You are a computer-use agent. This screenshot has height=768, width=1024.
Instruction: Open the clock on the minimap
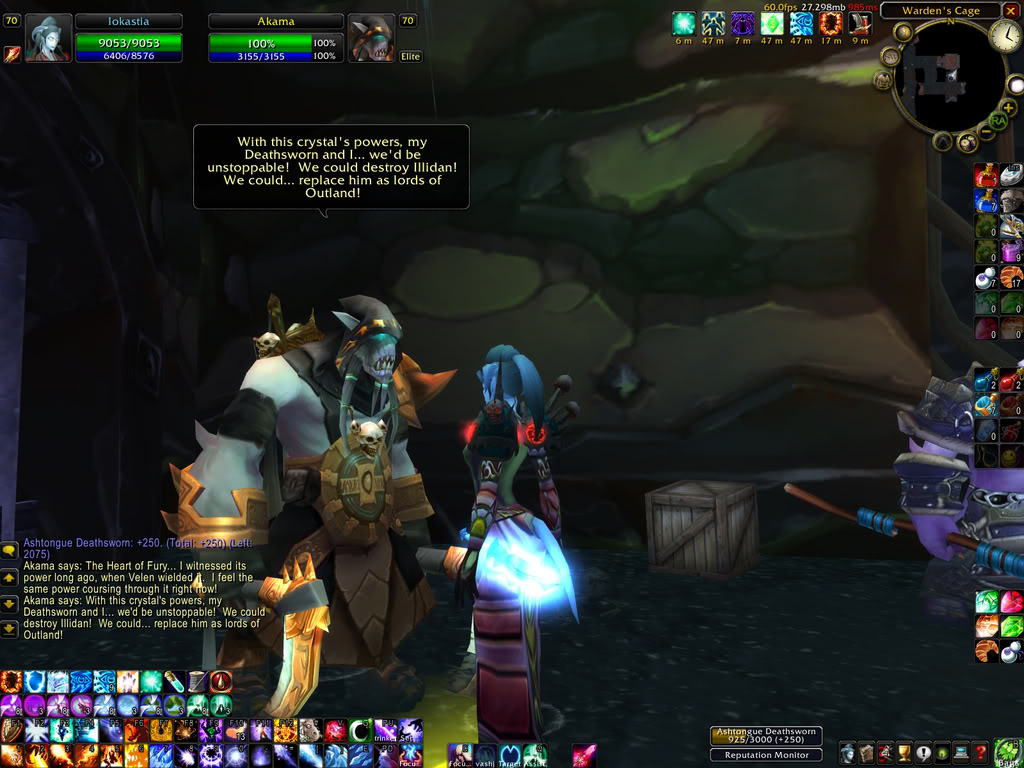point(1005,37)
